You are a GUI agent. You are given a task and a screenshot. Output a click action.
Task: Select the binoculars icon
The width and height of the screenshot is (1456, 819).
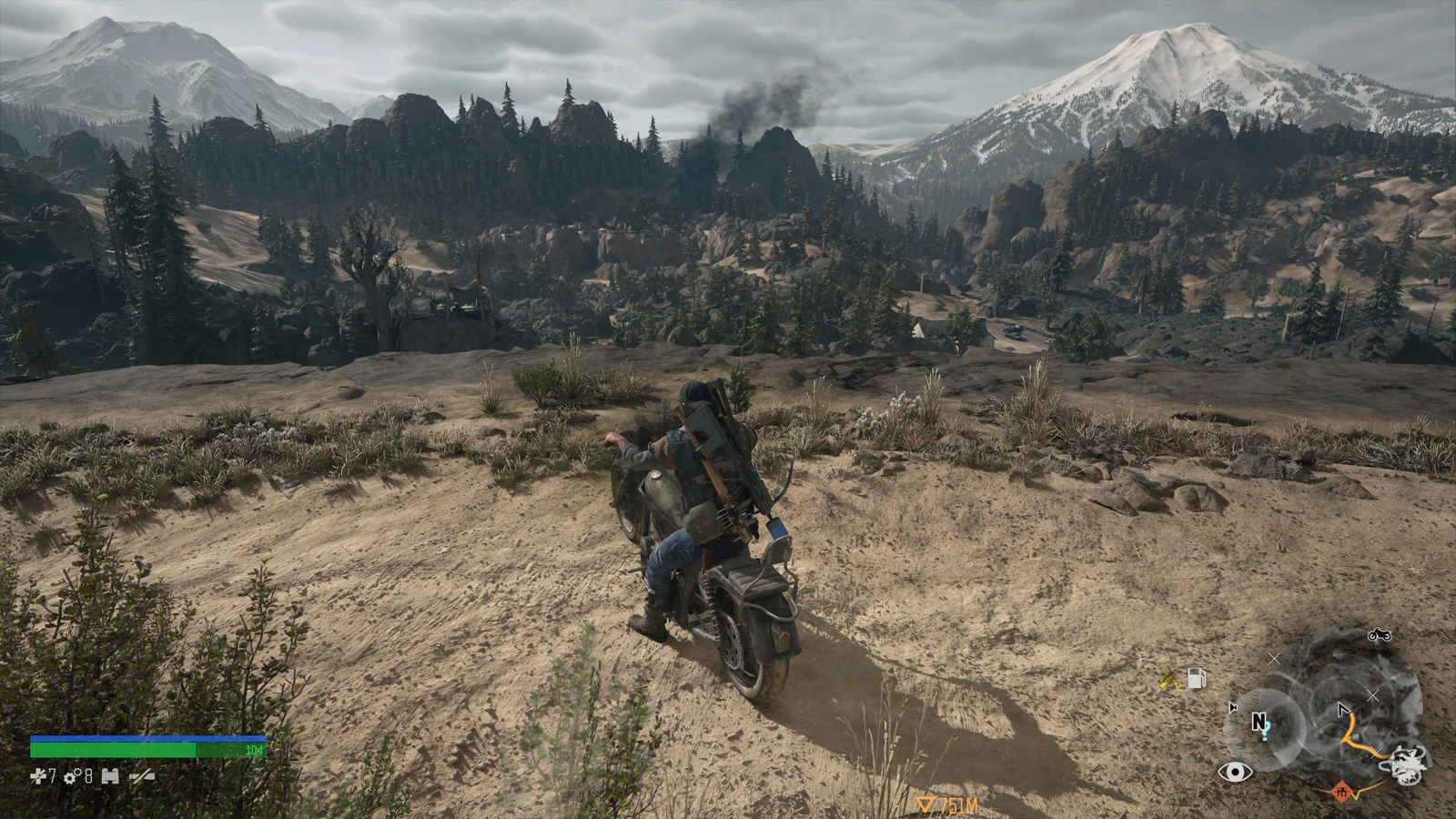[110, 776]
